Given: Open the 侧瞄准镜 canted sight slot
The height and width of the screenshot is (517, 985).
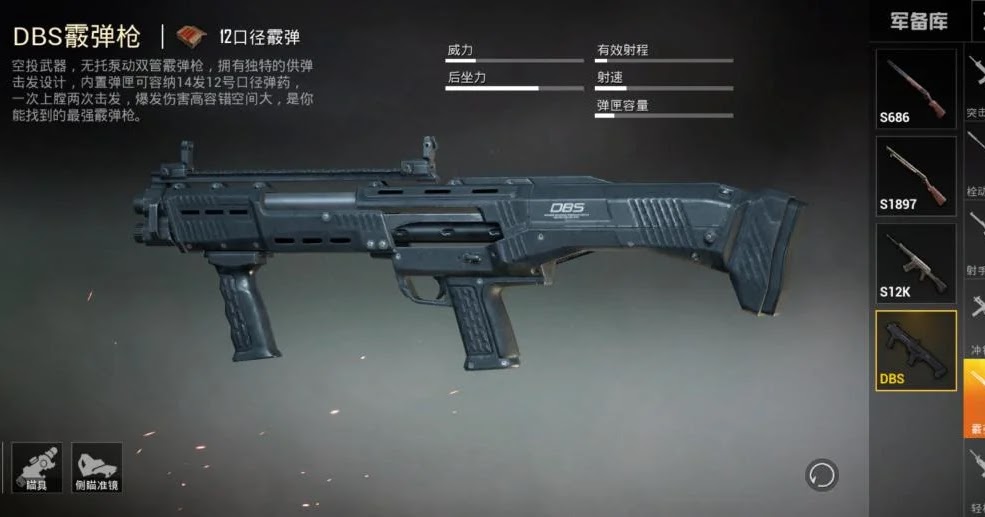Looking at the screenshot, I should [97, 467].
